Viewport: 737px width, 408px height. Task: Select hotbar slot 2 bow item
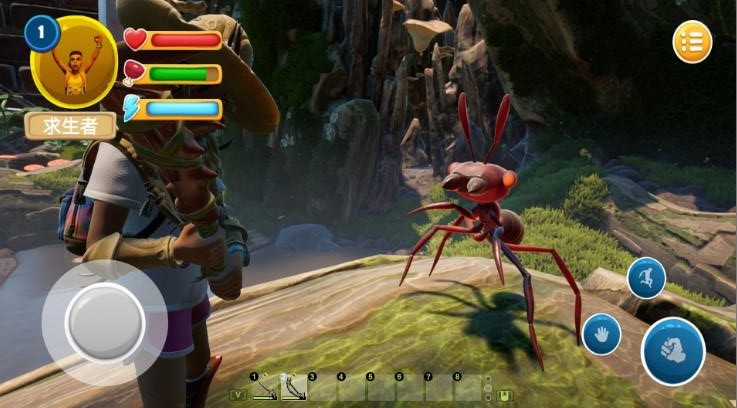pyautogui.click(x=293, y=388)
